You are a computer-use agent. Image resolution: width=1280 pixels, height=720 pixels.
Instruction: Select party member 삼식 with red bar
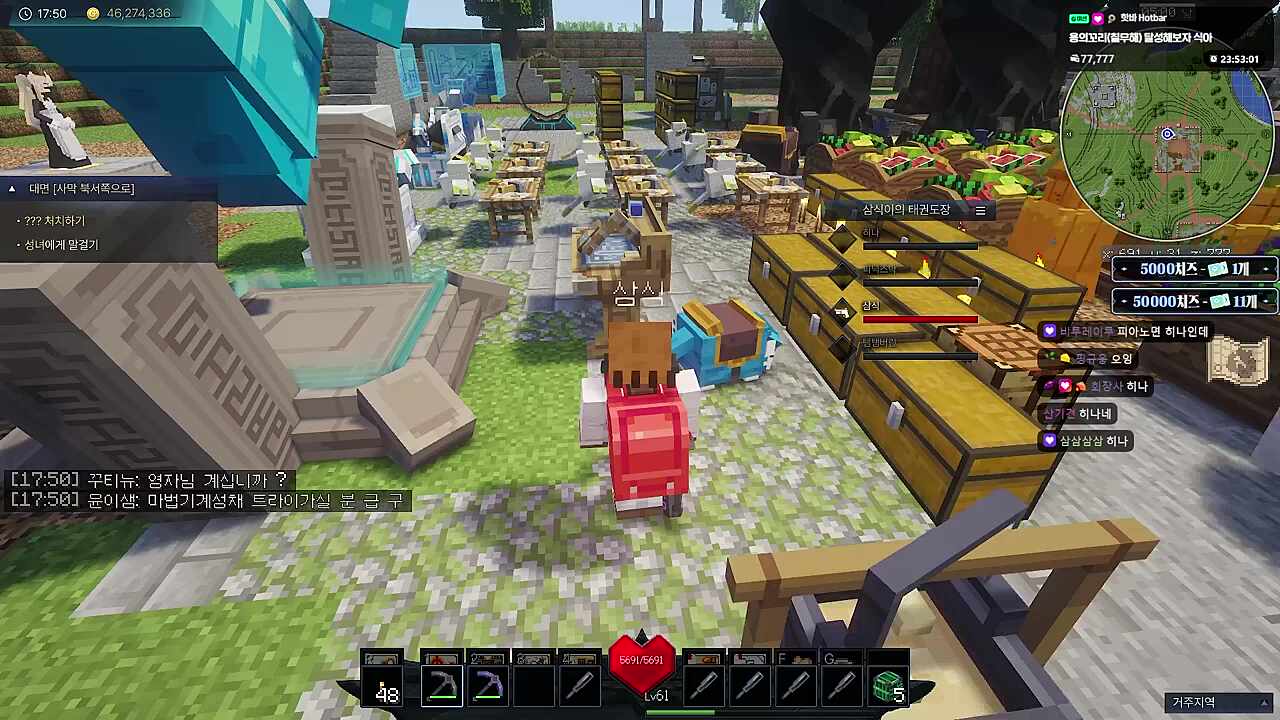click(918, 312)
